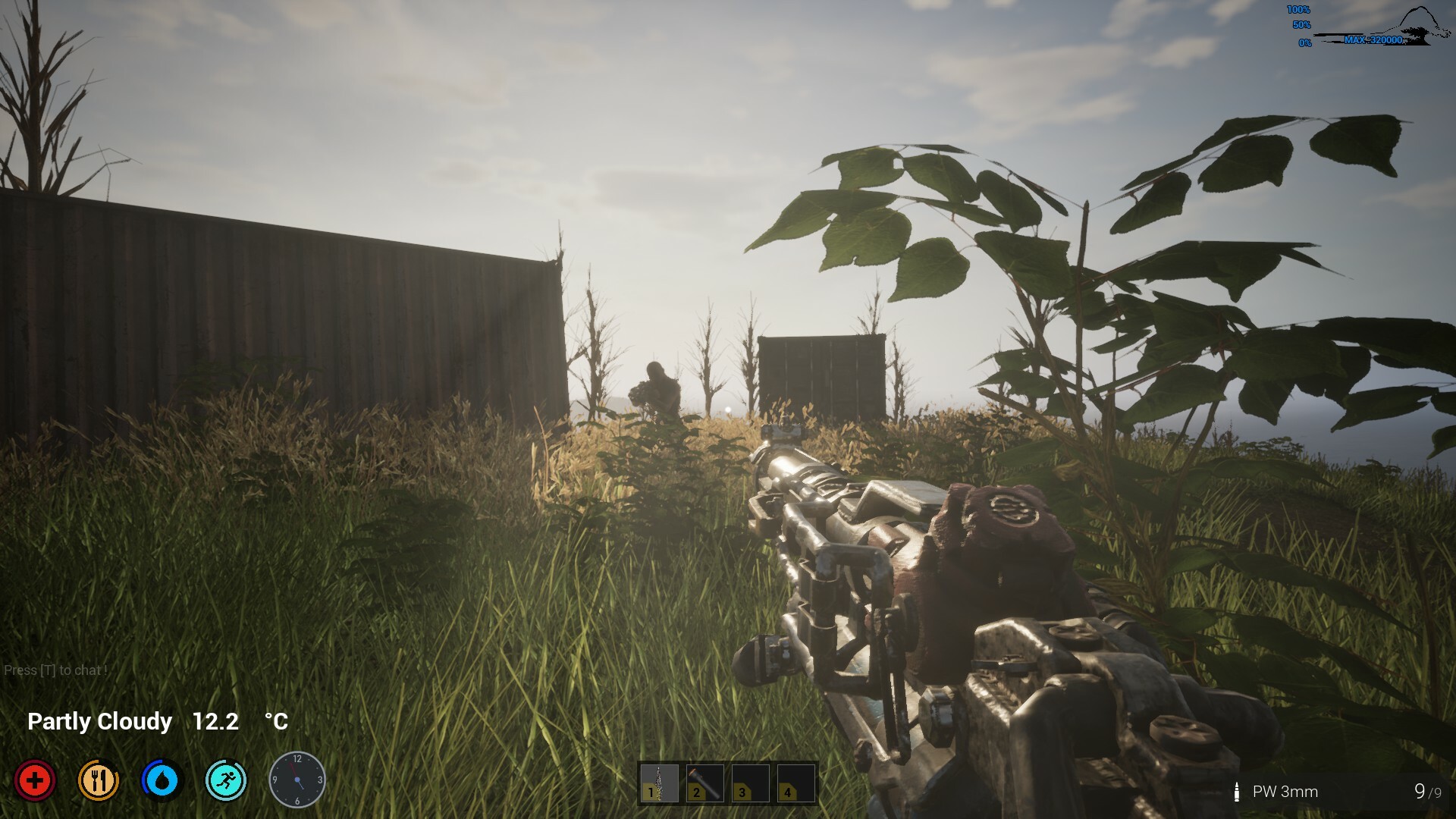Select the flashlight in hotbar slot 2
Image resolution: width=1456 pixels, height=819 pixels.
701,783
